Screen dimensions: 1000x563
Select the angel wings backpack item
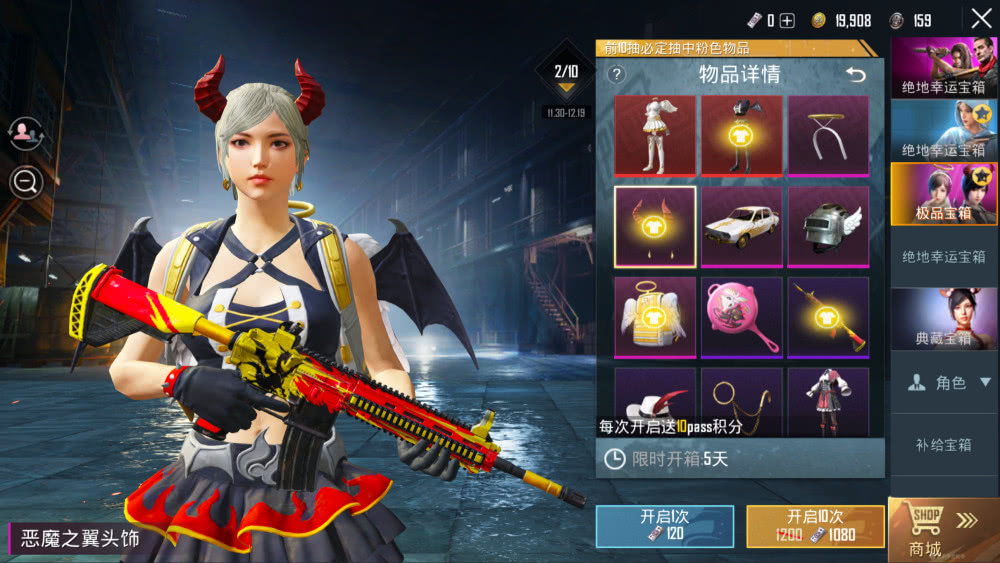pyautogui.click(x=655, y=317)
